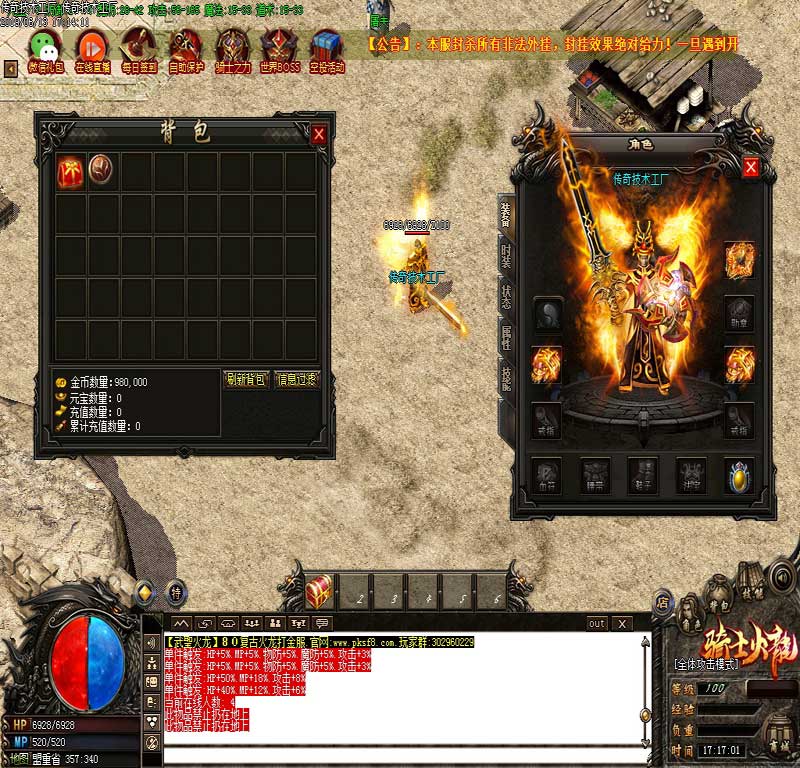The width and height of the screenshot is (800, 768).
Task: Switch to the 状态 status tab
Action: click(506, 297)
